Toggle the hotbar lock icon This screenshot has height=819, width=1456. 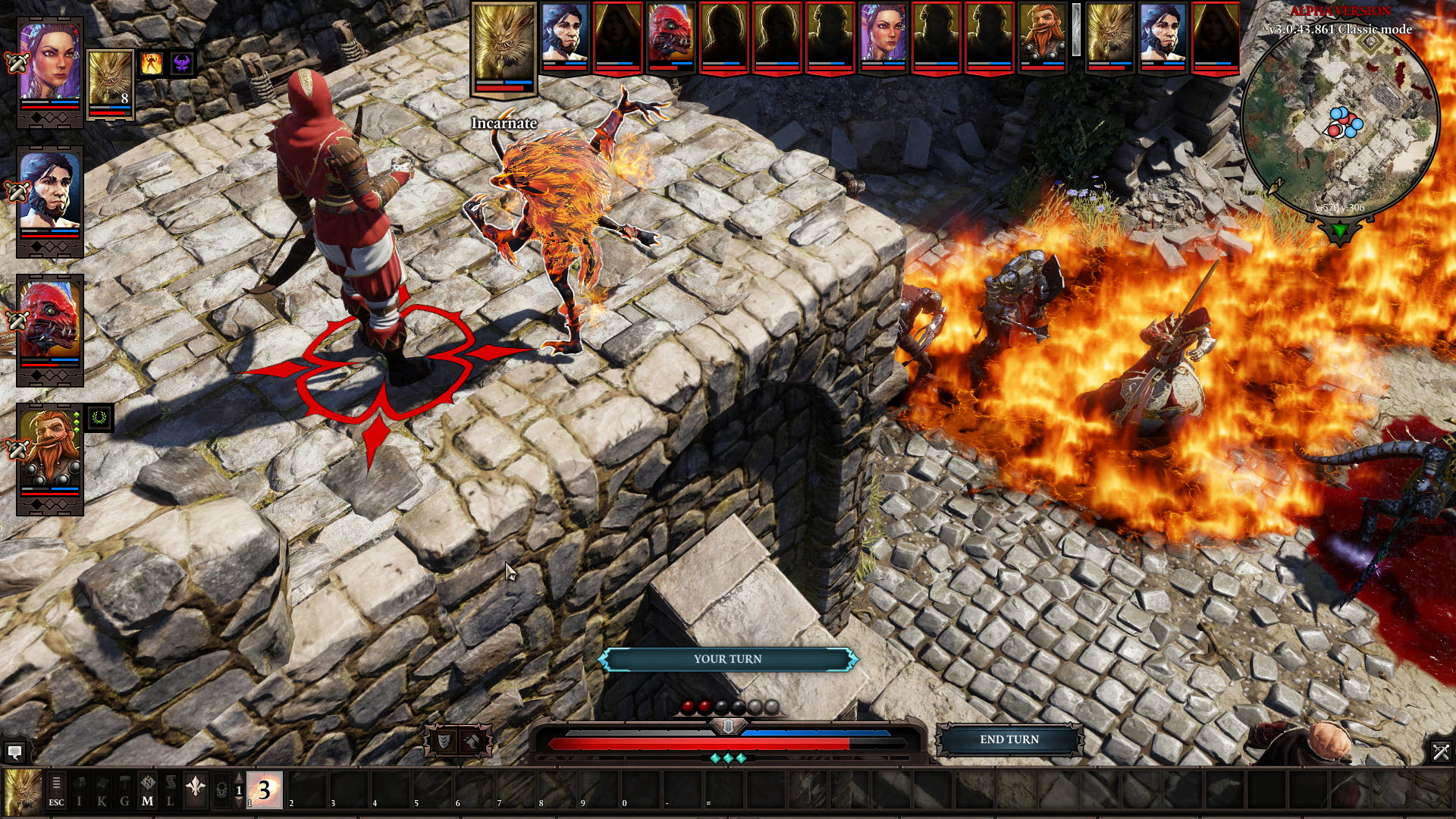coord(221,790)
